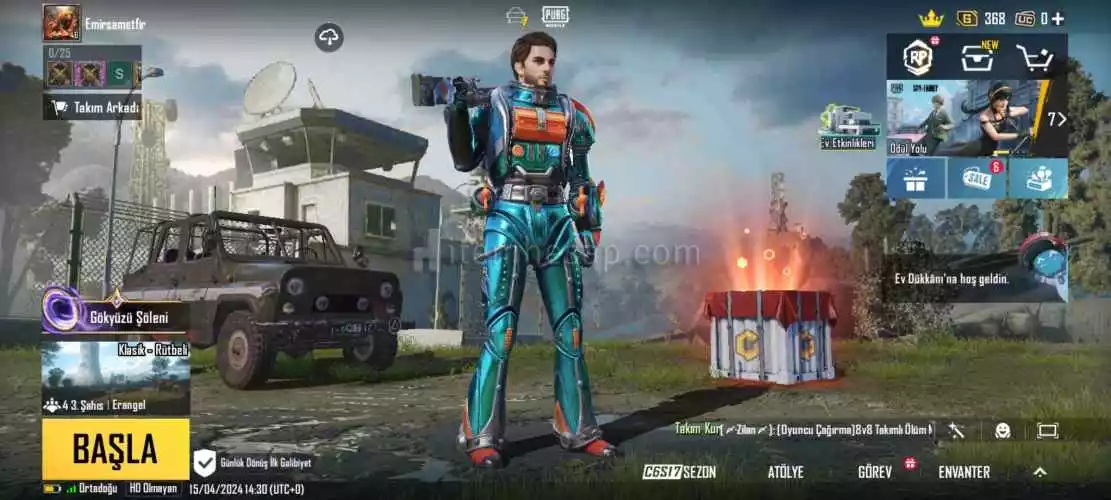Open the gift box rewards tile
Image resolution: width=1111 pixels, height=500 pixels.
pos(916,178)
